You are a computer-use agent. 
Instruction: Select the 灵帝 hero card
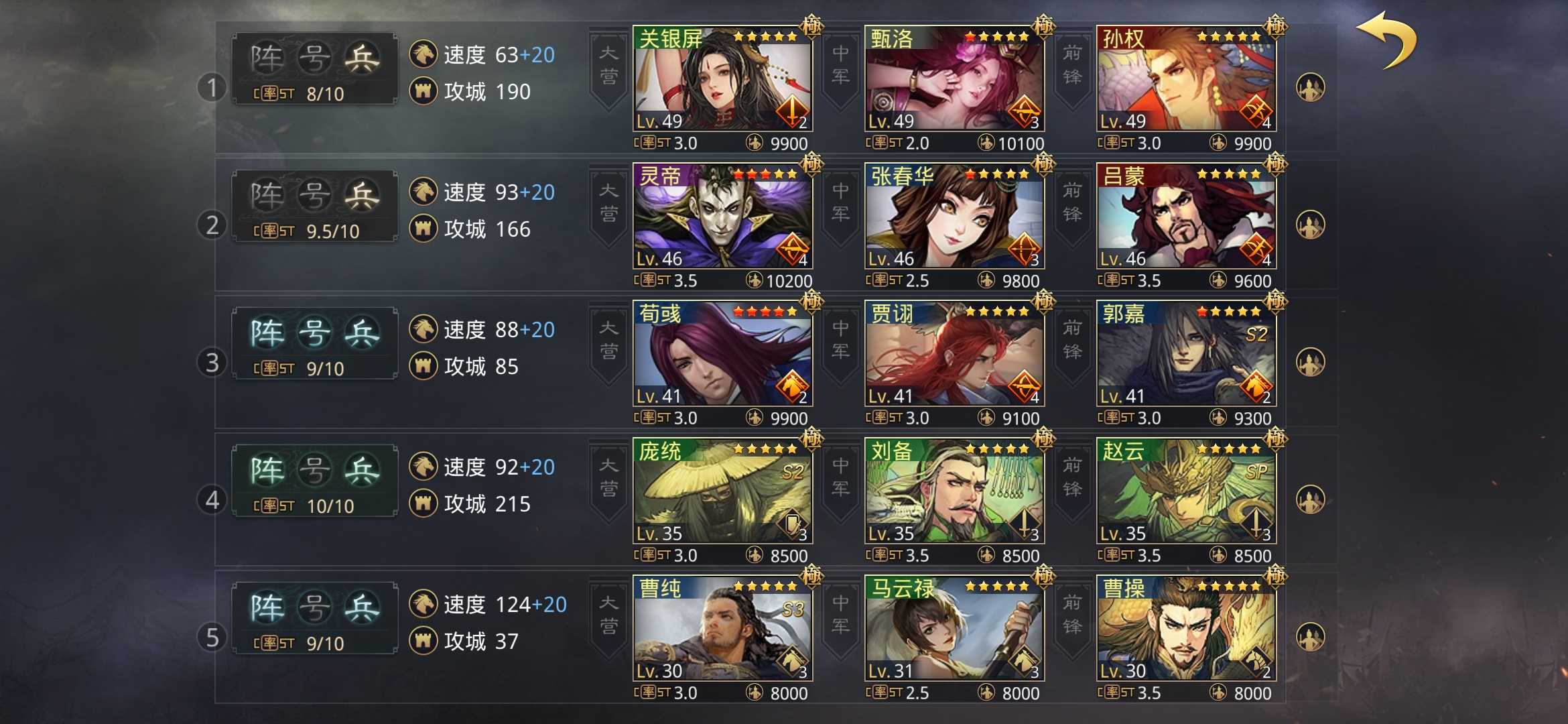click(722, 217)
